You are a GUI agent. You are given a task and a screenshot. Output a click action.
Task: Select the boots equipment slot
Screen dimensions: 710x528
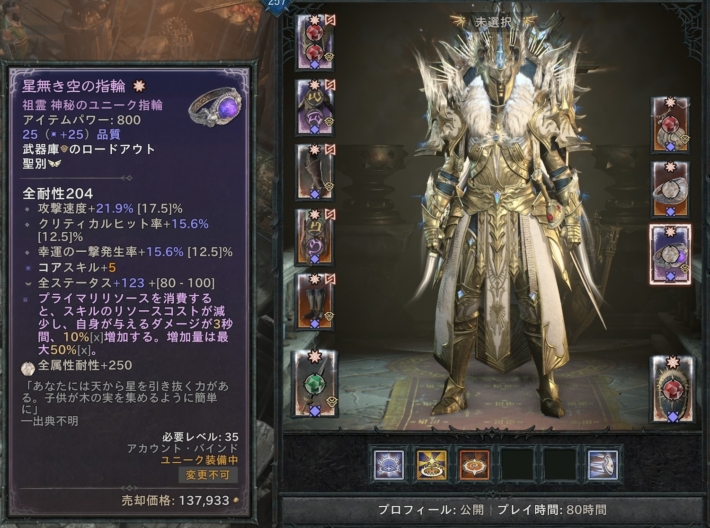314,301
